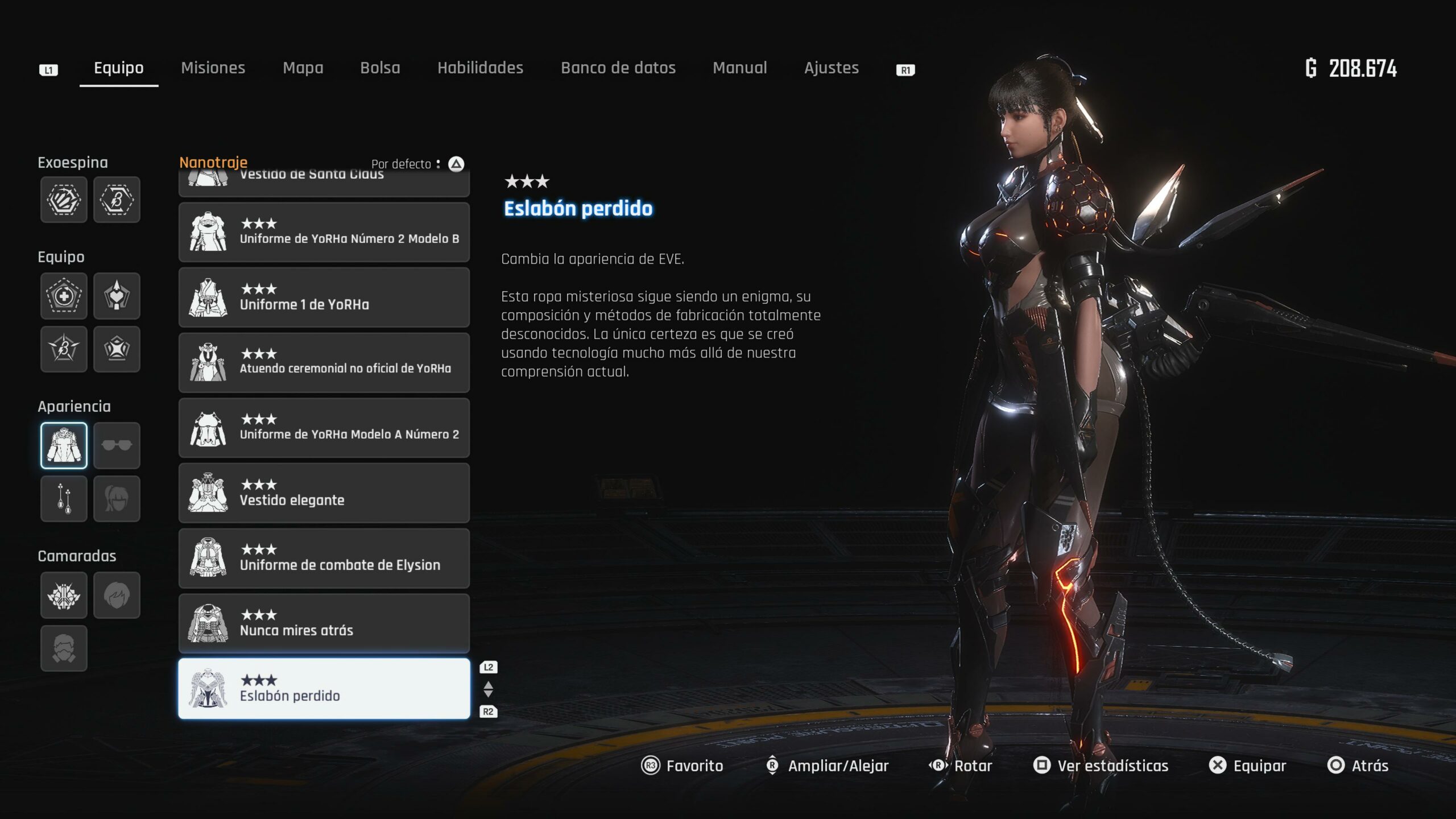Image resolution: width=1456 pixels, height=819 pixels.
Task: Select the Eslabón perdido nanosuit row
Action: point(324,689)
